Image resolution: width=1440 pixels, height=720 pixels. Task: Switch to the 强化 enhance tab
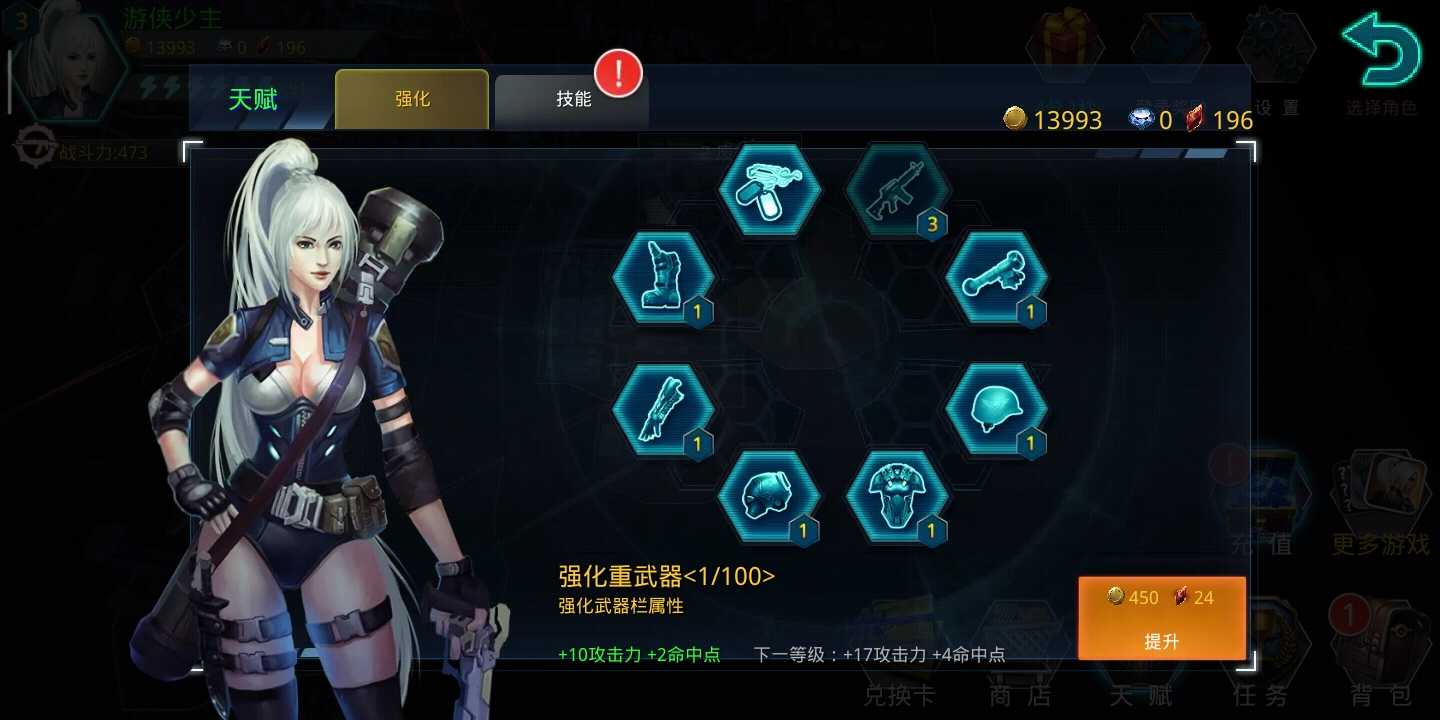[411, 98]
